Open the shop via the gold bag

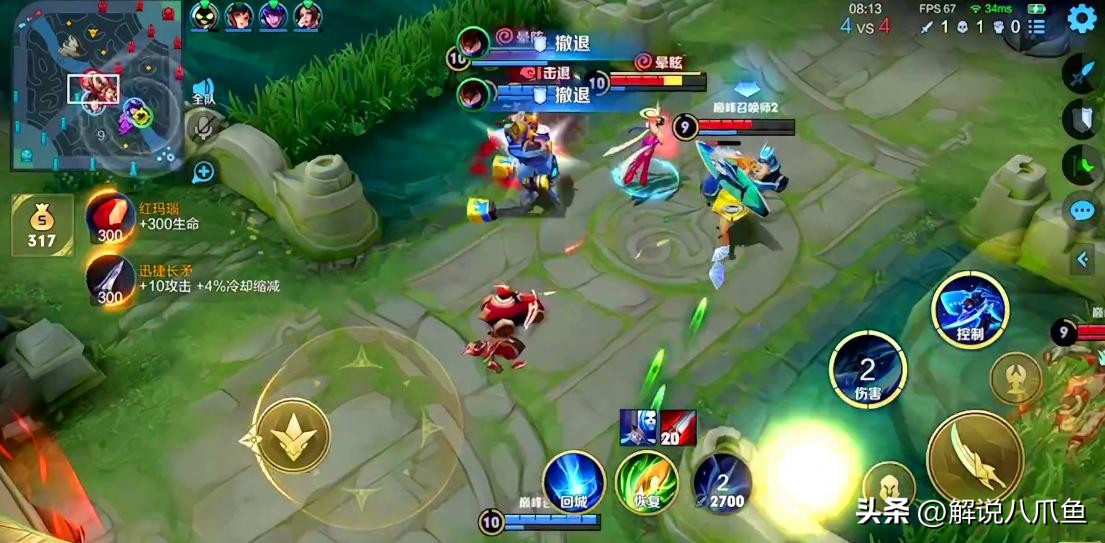click(x=42, y=225)
